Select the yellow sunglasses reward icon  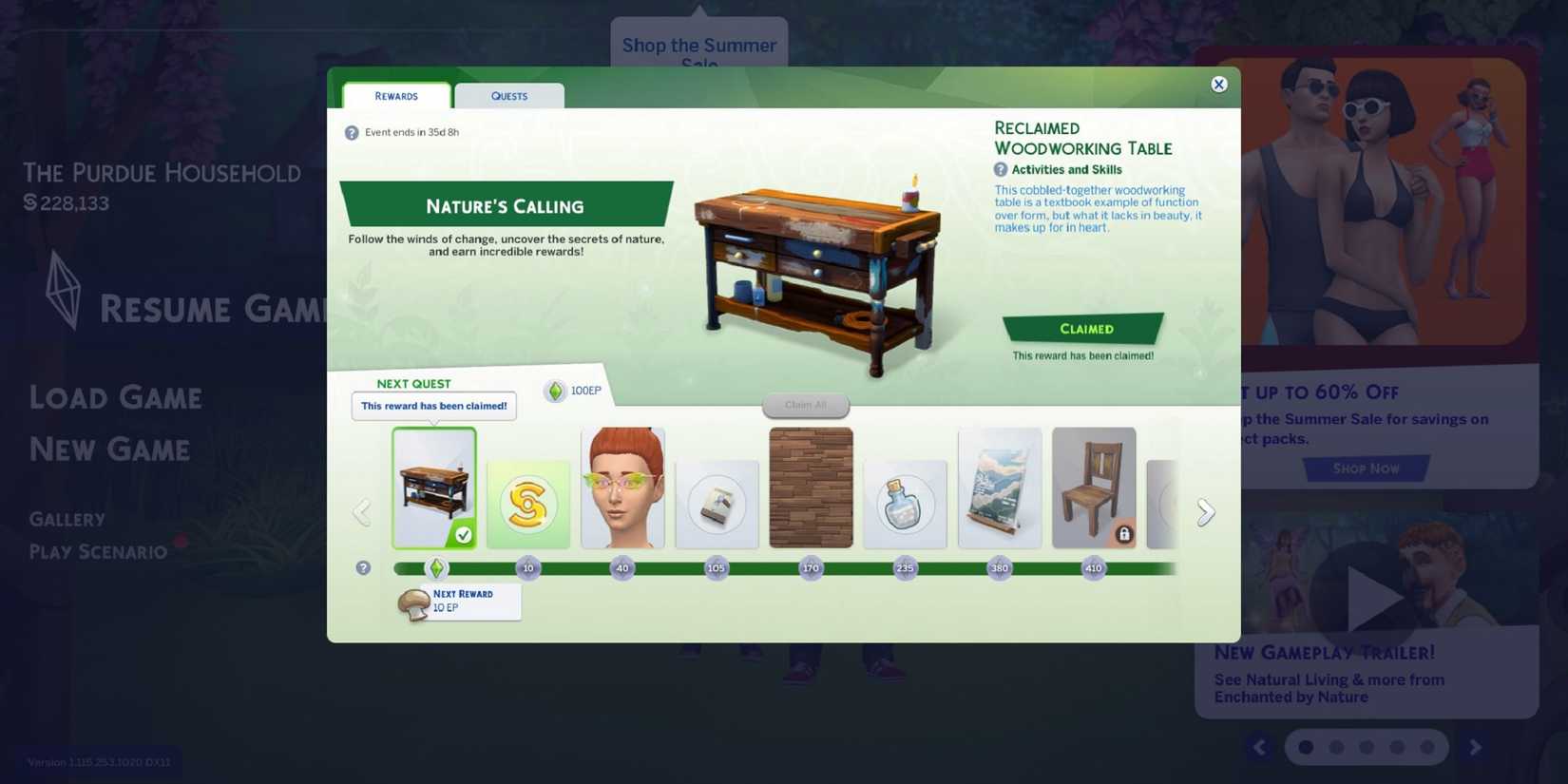coord(622,488)
